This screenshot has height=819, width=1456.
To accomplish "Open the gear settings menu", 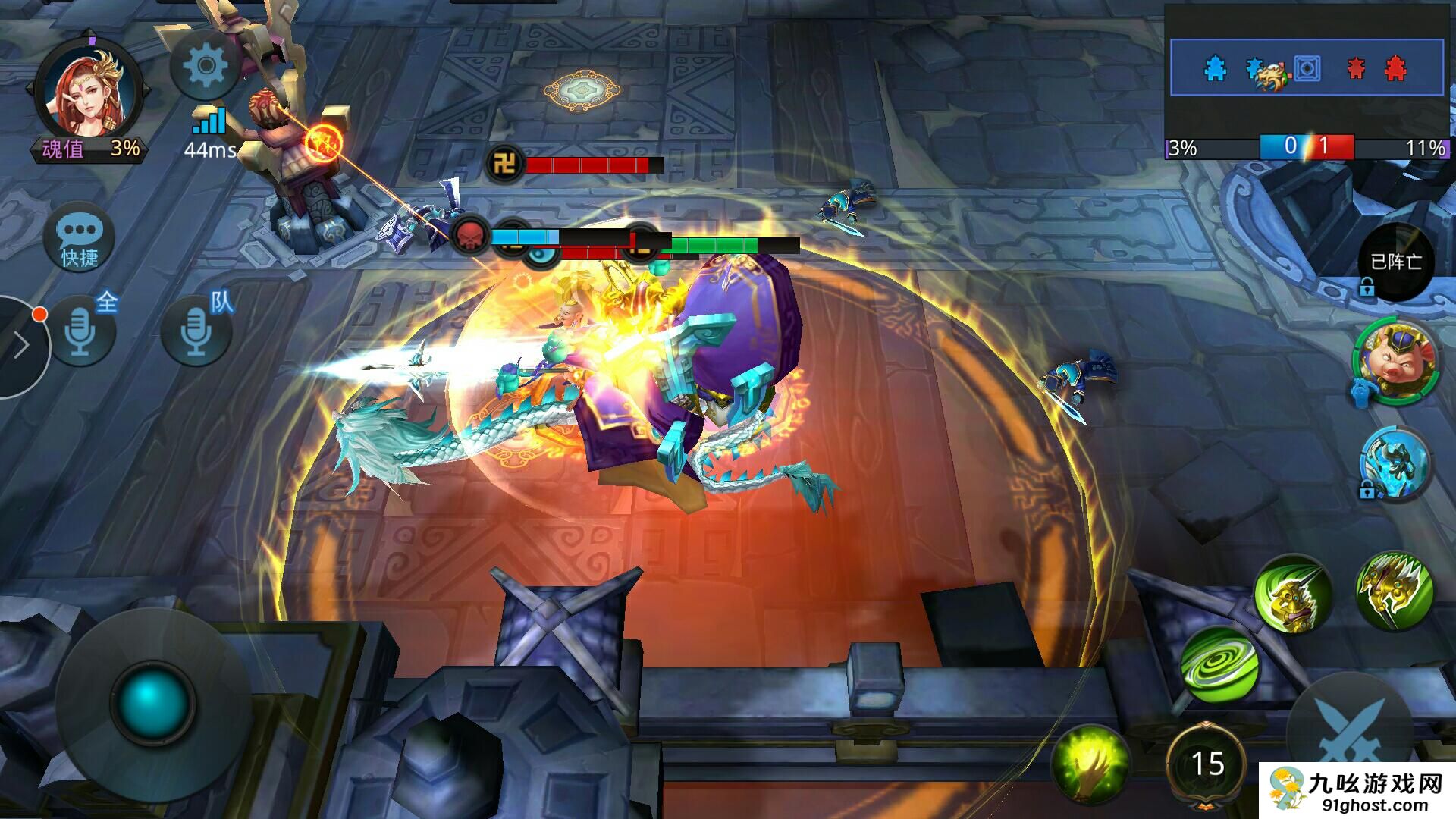I will [x=205, y=66].
